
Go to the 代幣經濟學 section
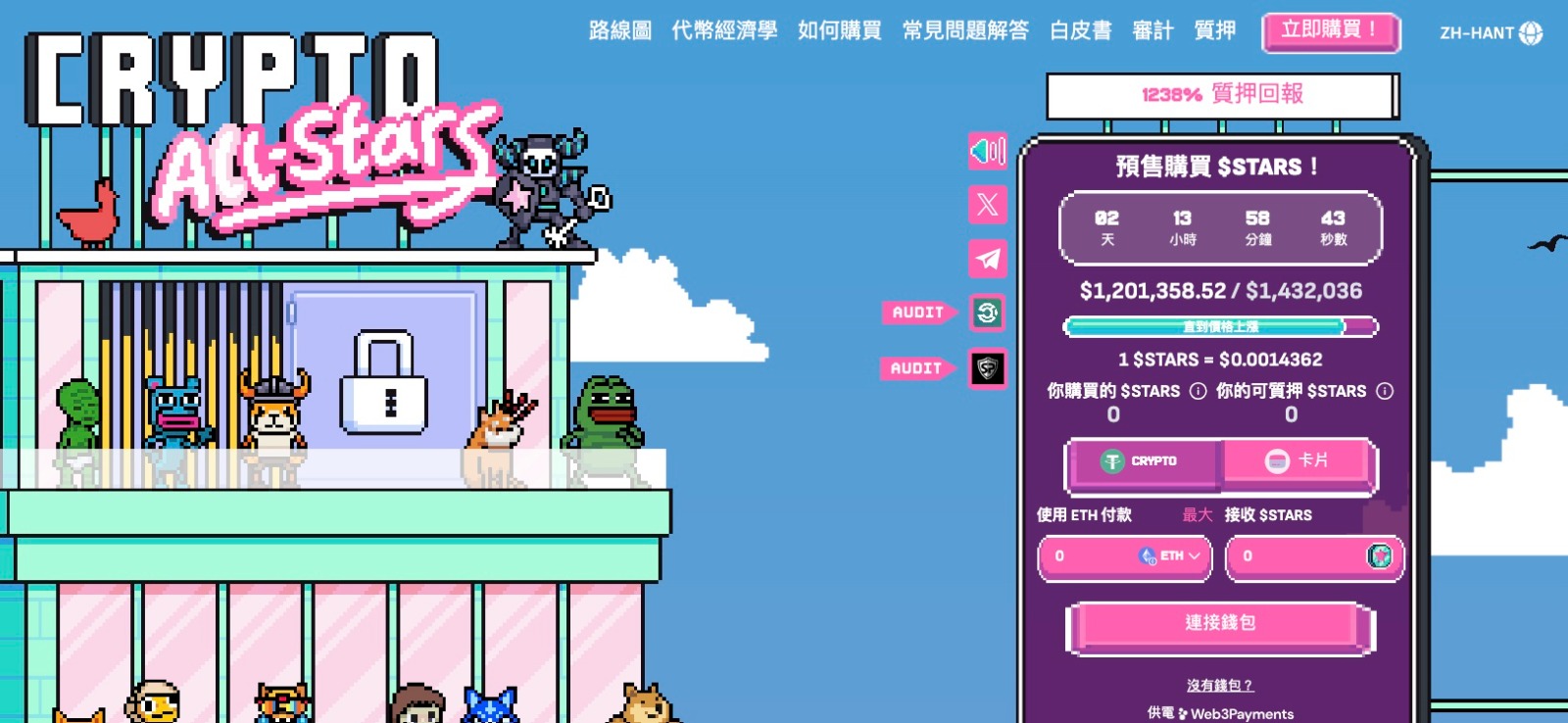[x=724, y=31]
